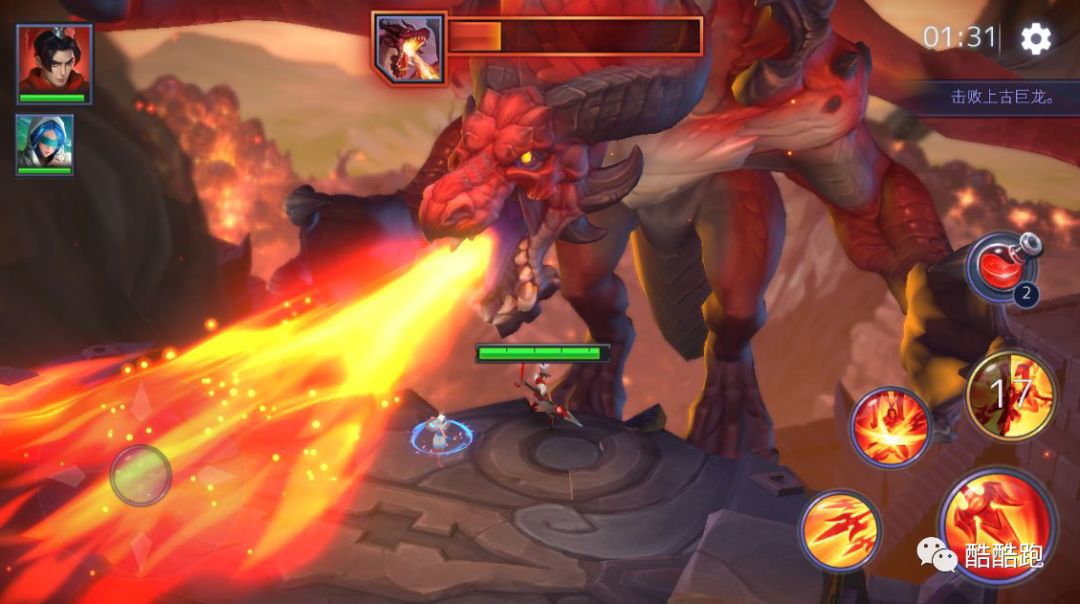Switch to the blue-haired hero portrait
1080x604 pixels.
click(44, 144)
